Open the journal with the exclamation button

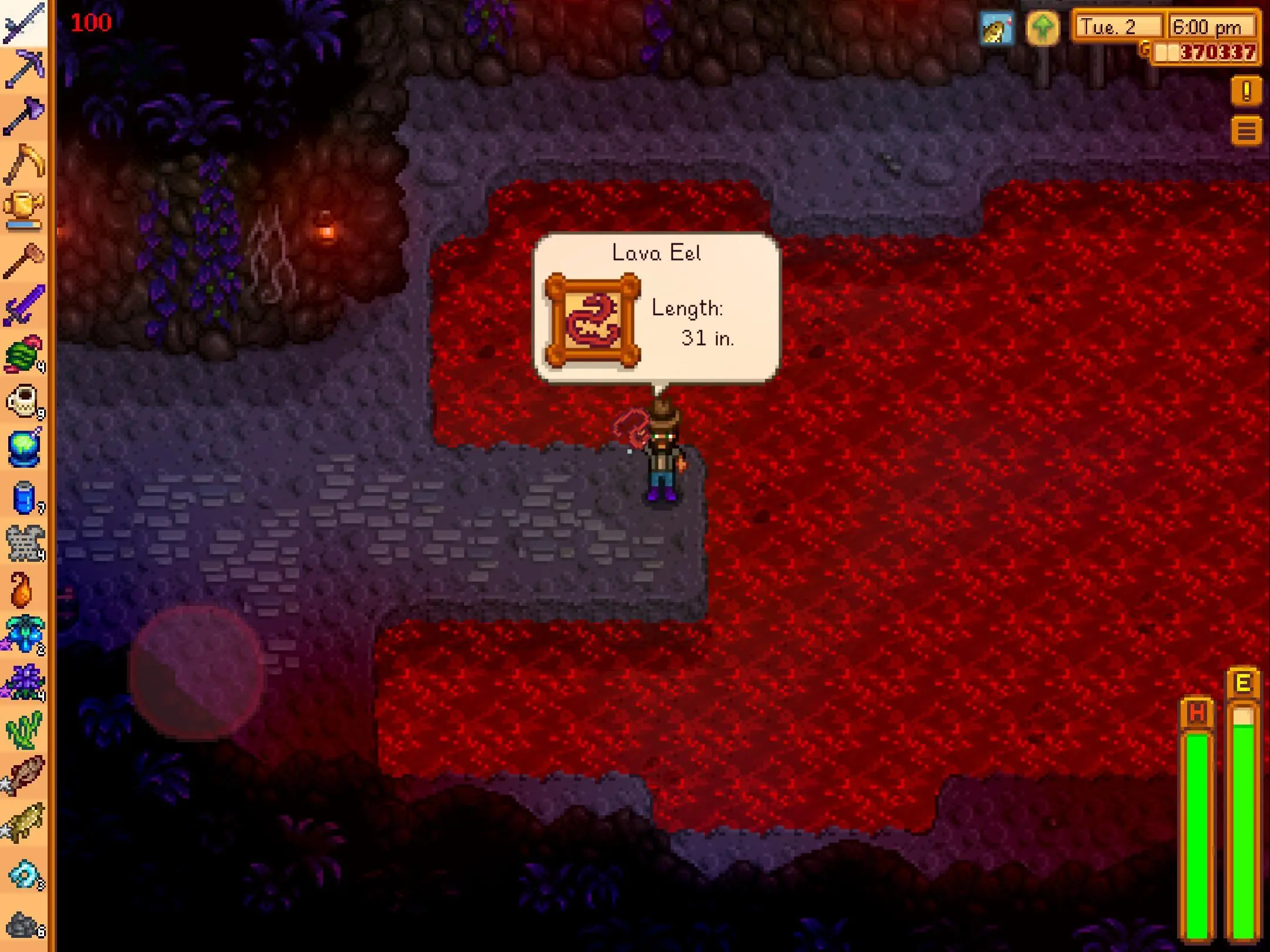tap(1246, 92)
